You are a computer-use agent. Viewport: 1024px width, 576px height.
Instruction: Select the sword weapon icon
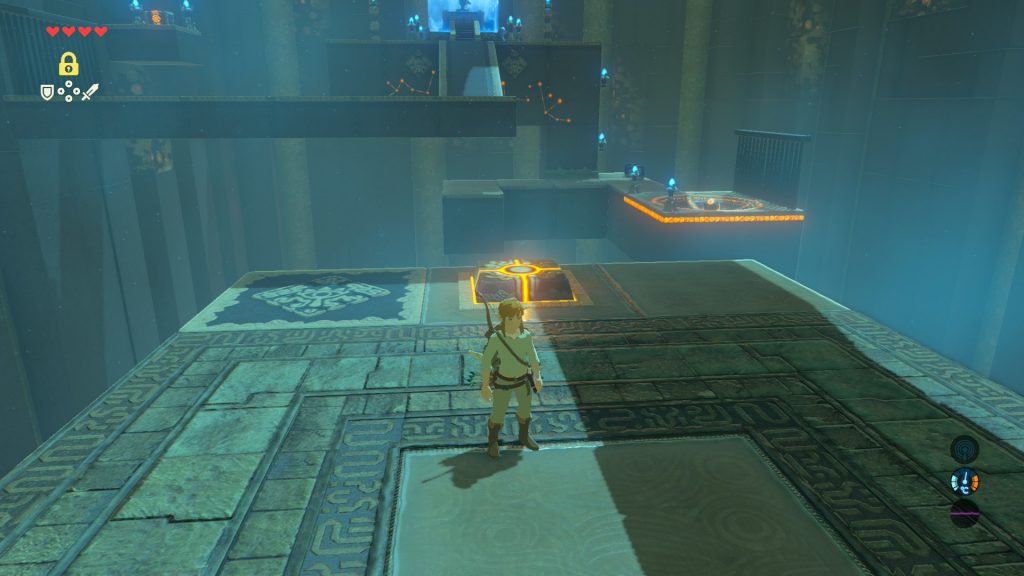(x=90, y=92)
